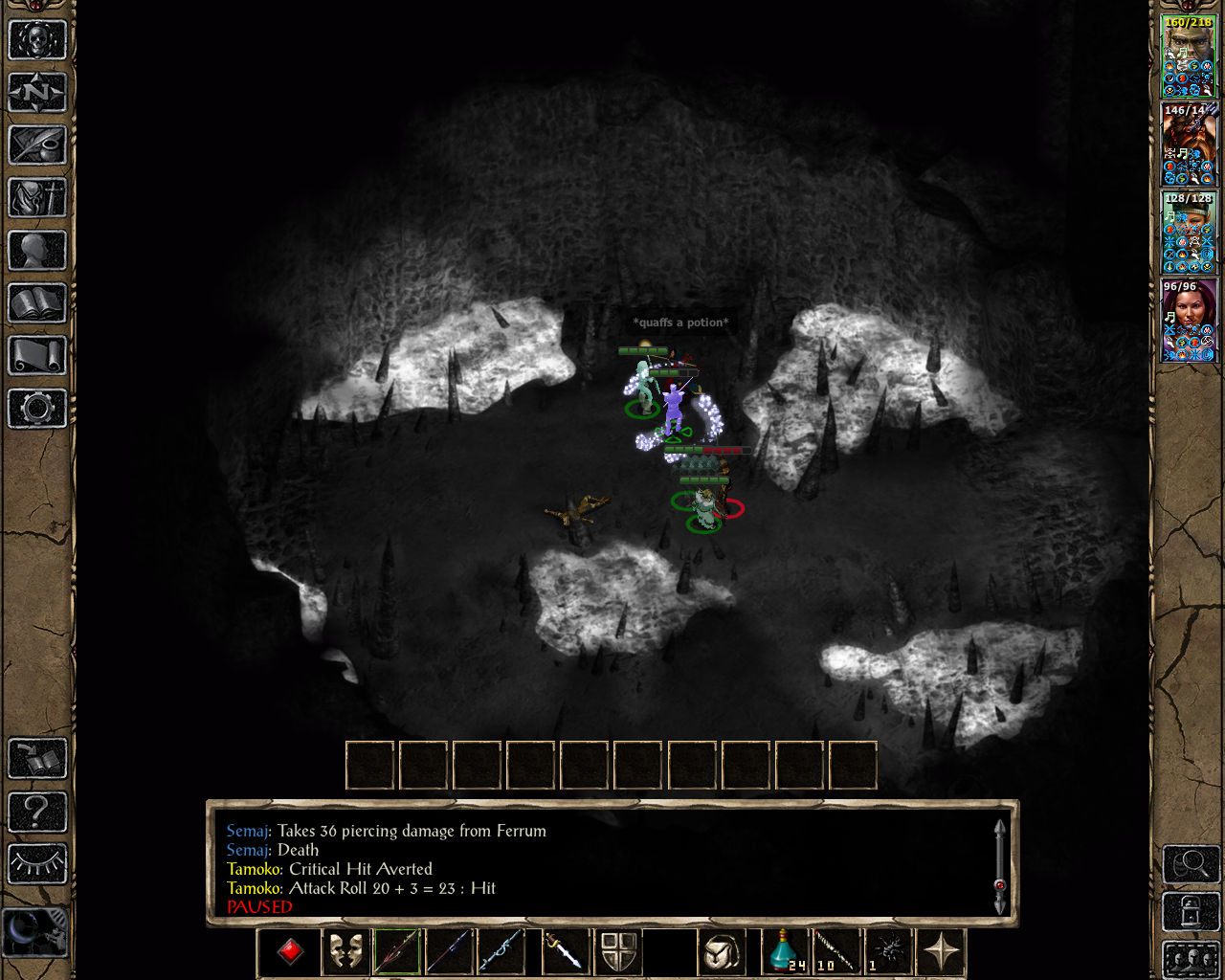Viewport: 1225px width, 980px height.
Task: Click the twin masks button on action bar
Action: [345, 952]
